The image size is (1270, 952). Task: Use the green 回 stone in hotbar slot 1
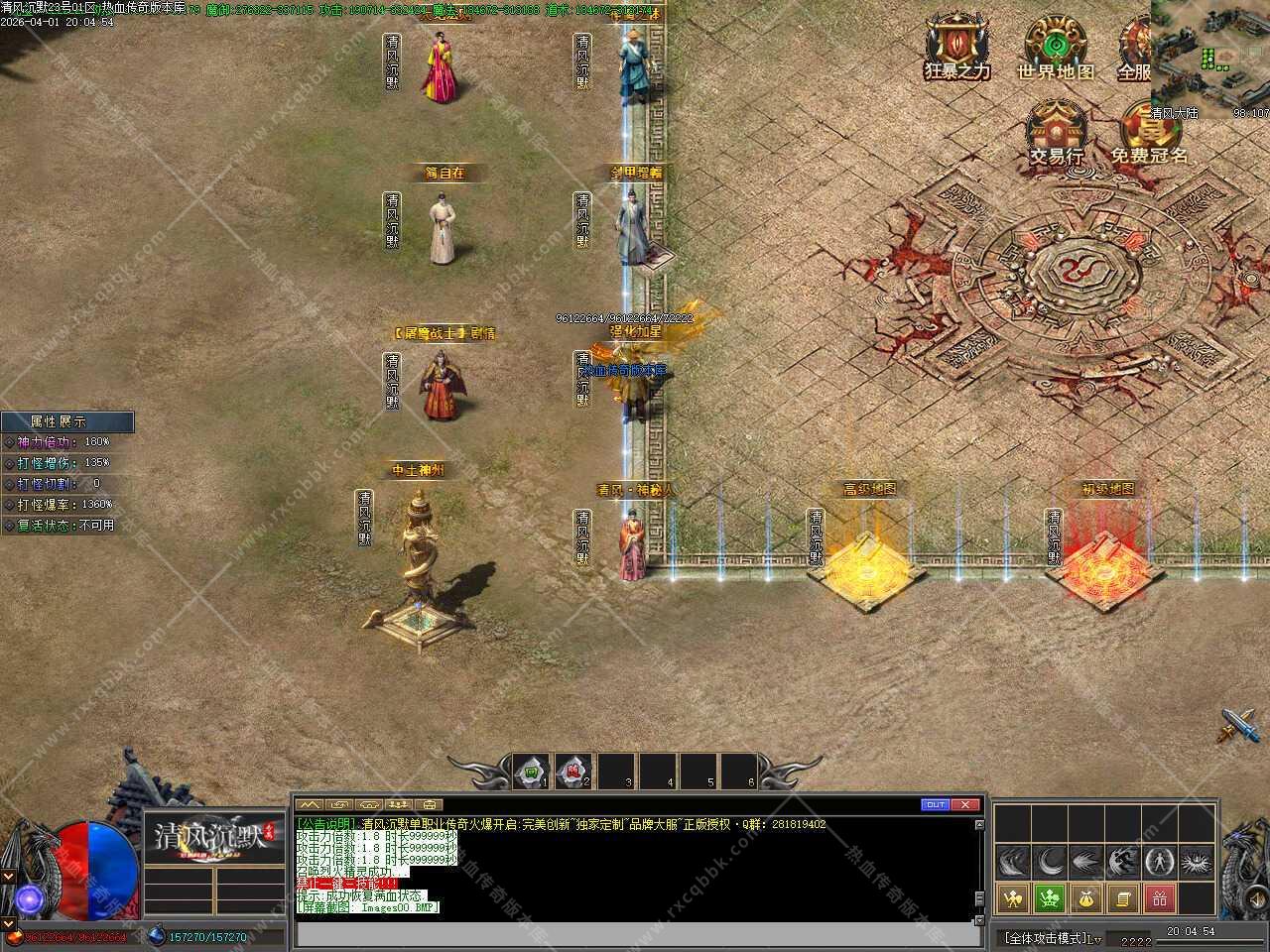(x=531, y=771)
